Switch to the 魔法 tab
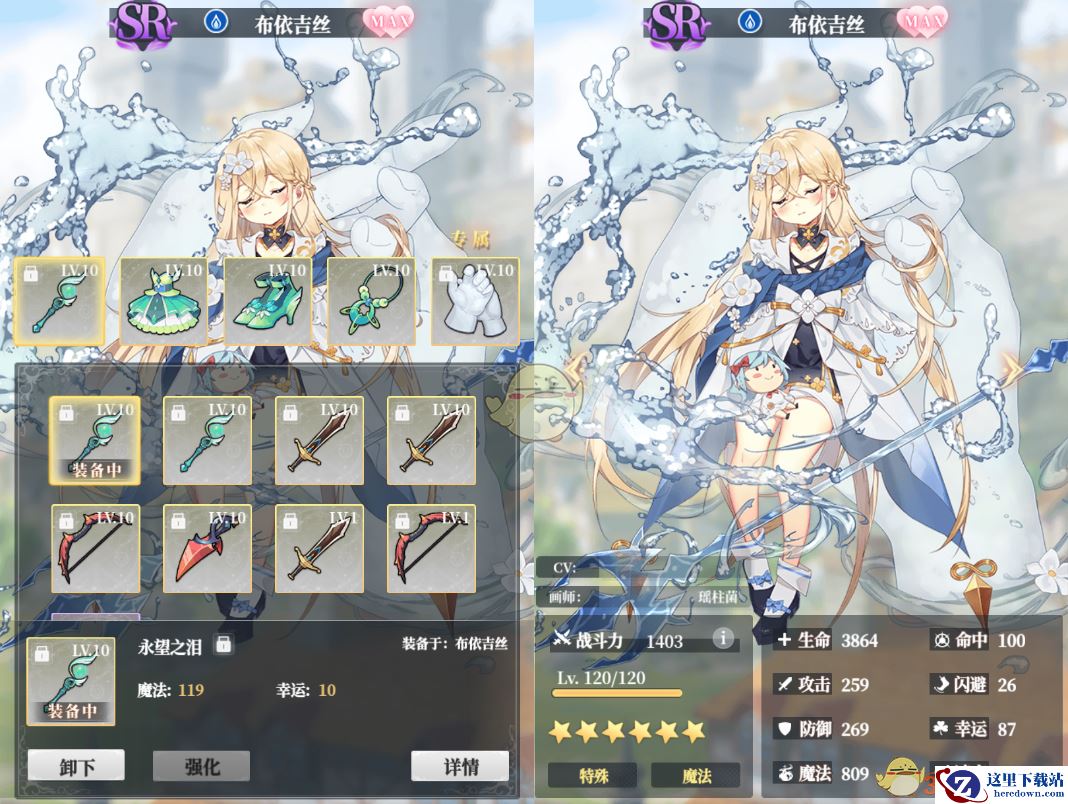 click(x=696, y=775)
